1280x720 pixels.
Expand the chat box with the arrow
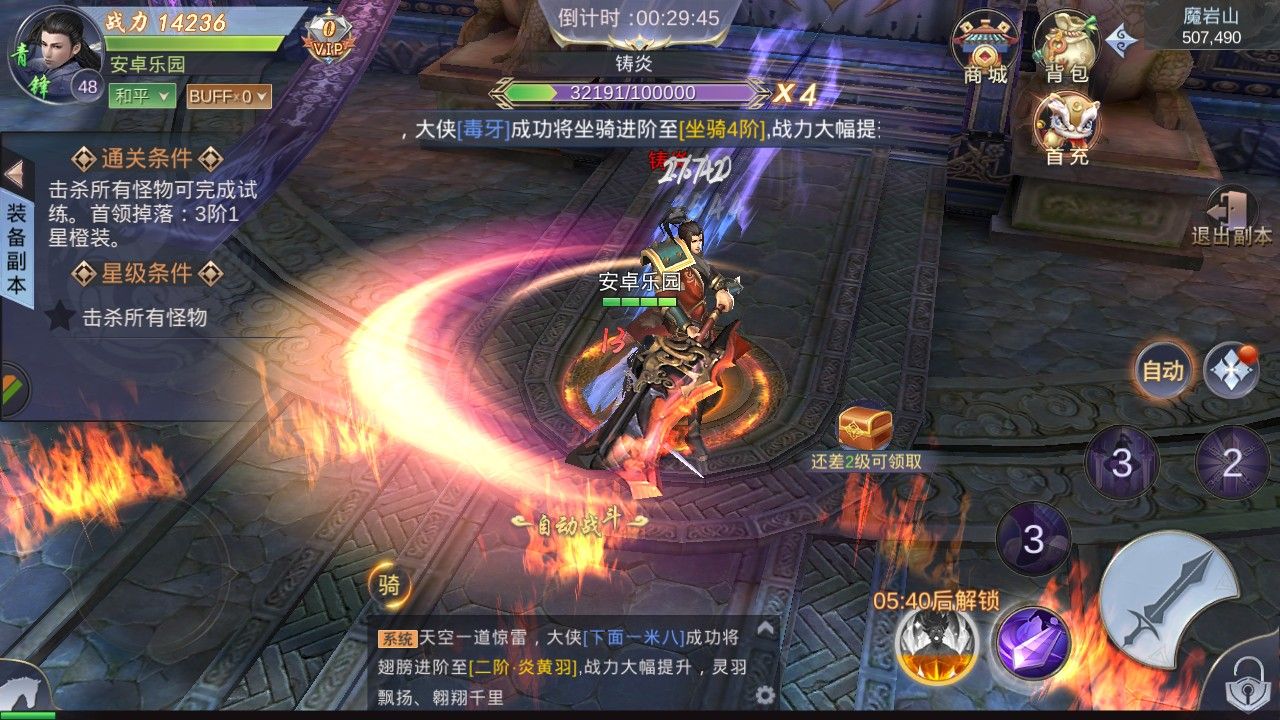[x=766, y=628]
